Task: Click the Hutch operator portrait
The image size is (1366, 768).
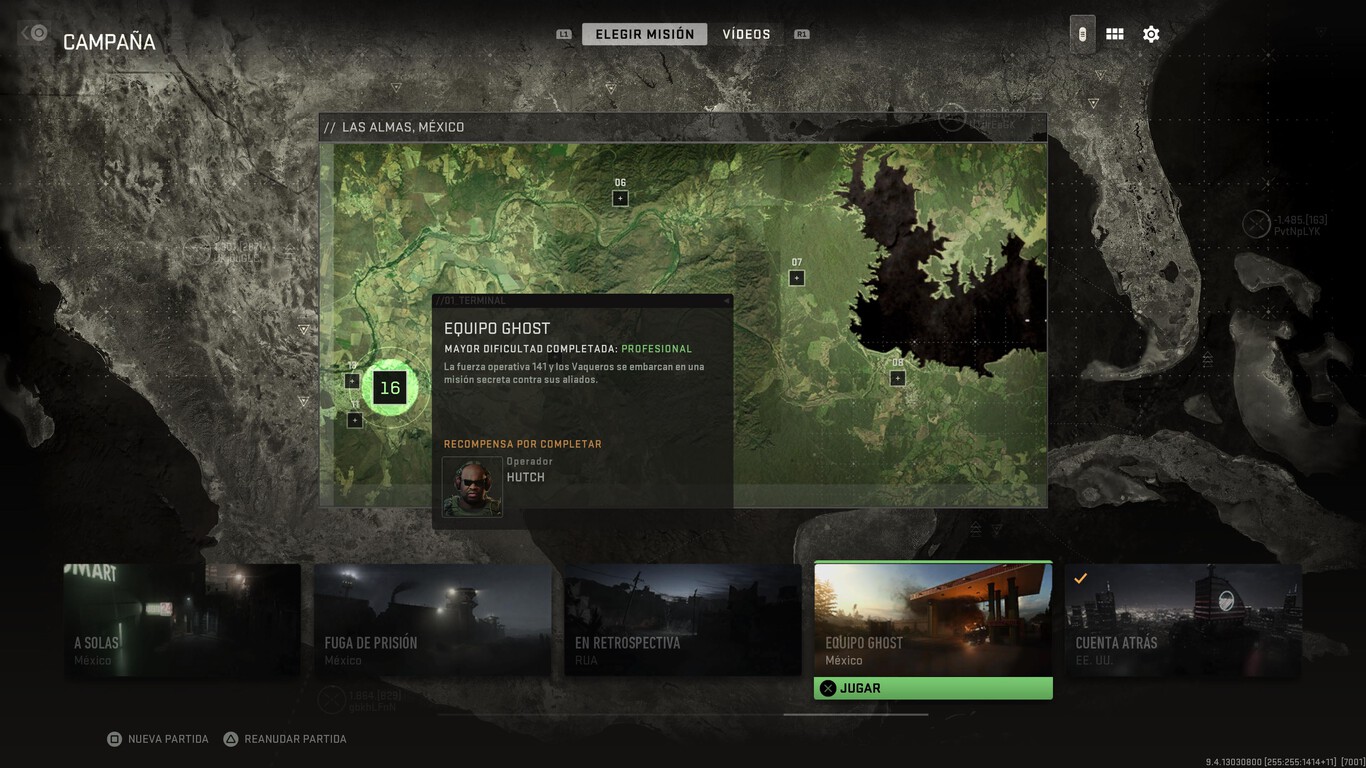Action: tap(471, 487)
